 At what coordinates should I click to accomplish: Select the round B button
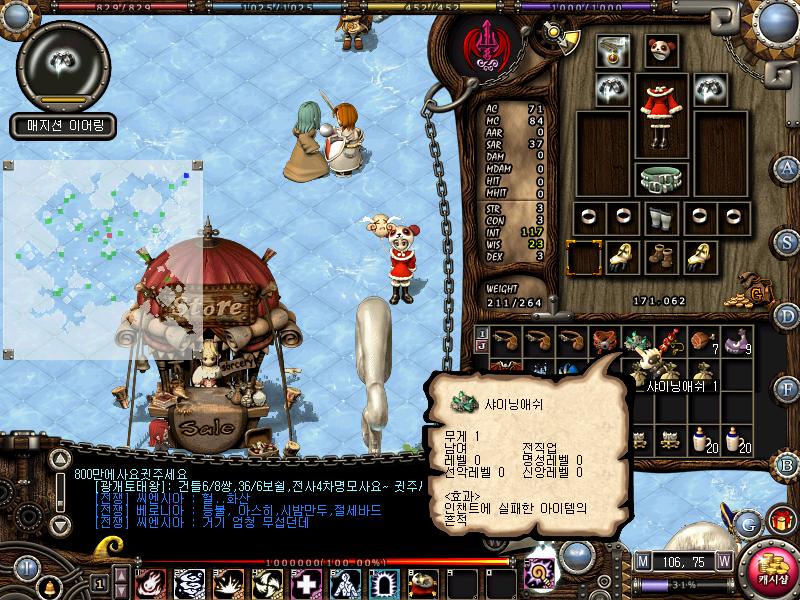[x=787, y=464]
